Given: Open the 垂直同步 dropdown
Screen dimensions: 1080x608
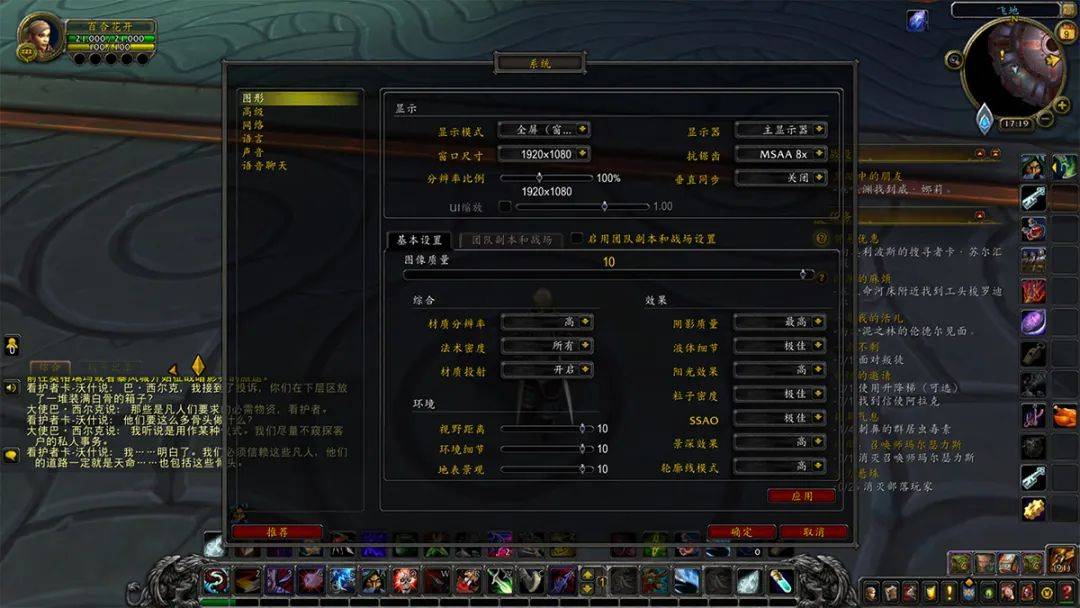Looking at the screenshot, I should (781, 177).
